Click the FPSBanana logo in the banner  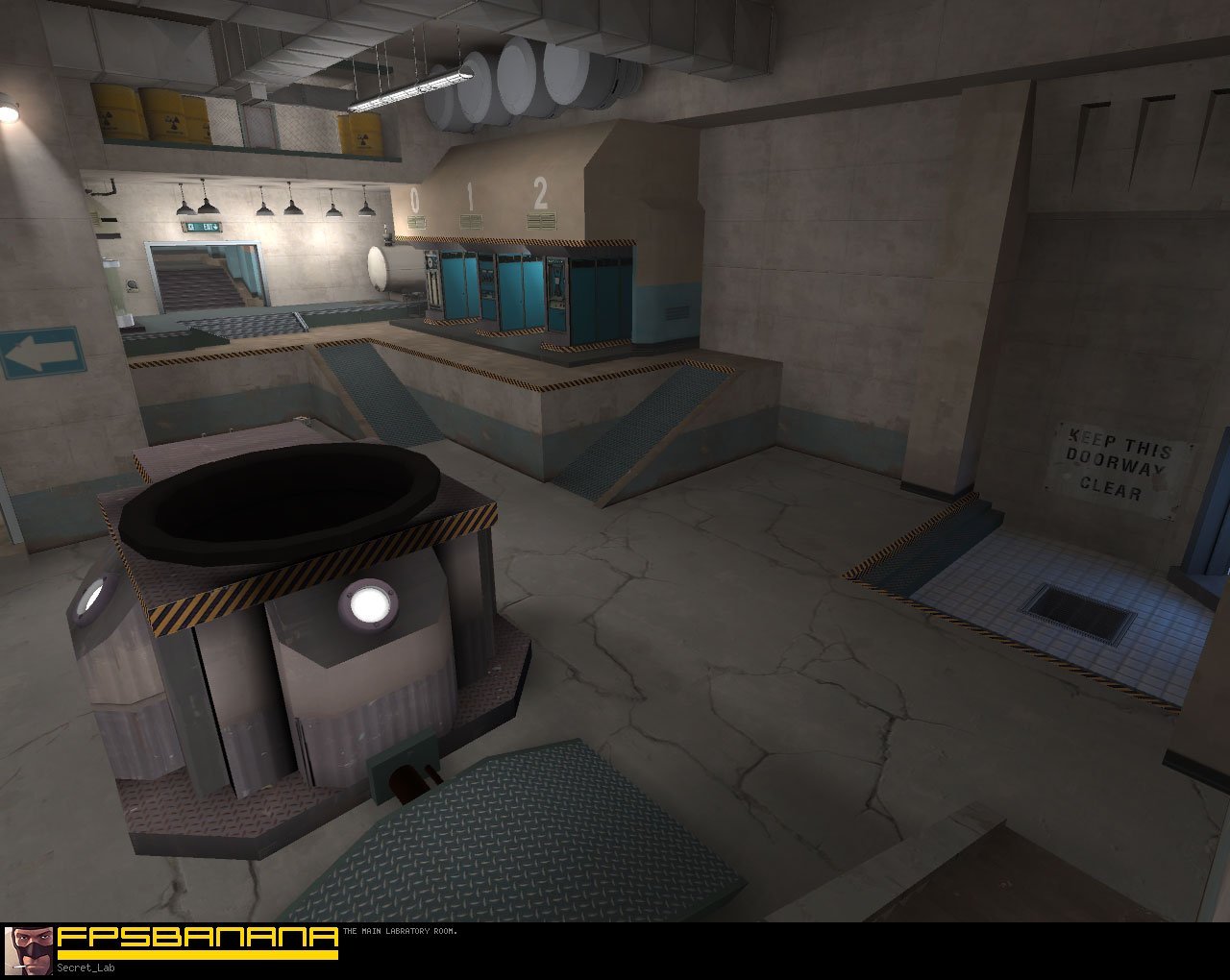click(197, 940)
